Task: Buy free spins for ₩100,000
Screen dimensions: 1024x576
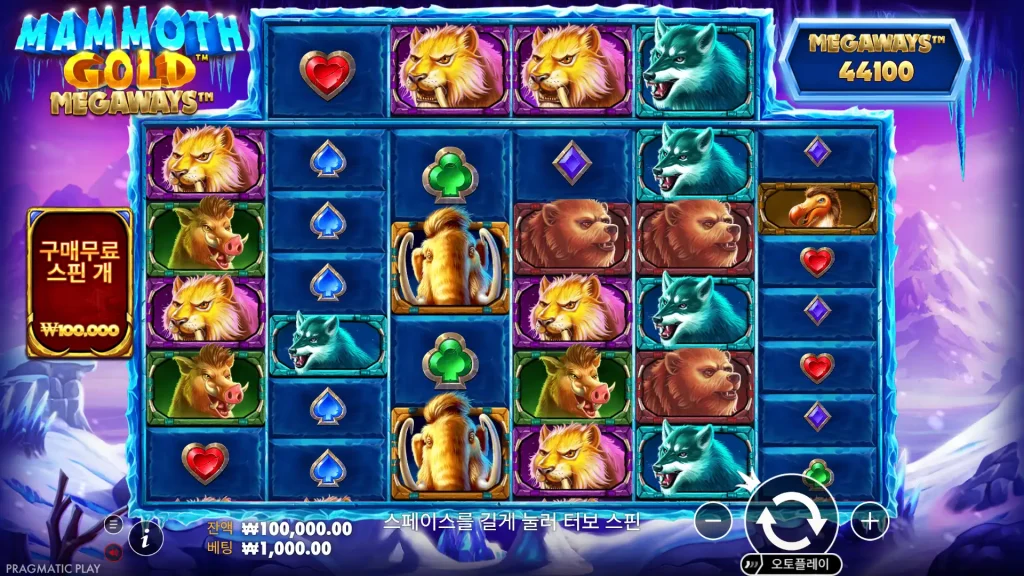Action: (x=80, y=283)
